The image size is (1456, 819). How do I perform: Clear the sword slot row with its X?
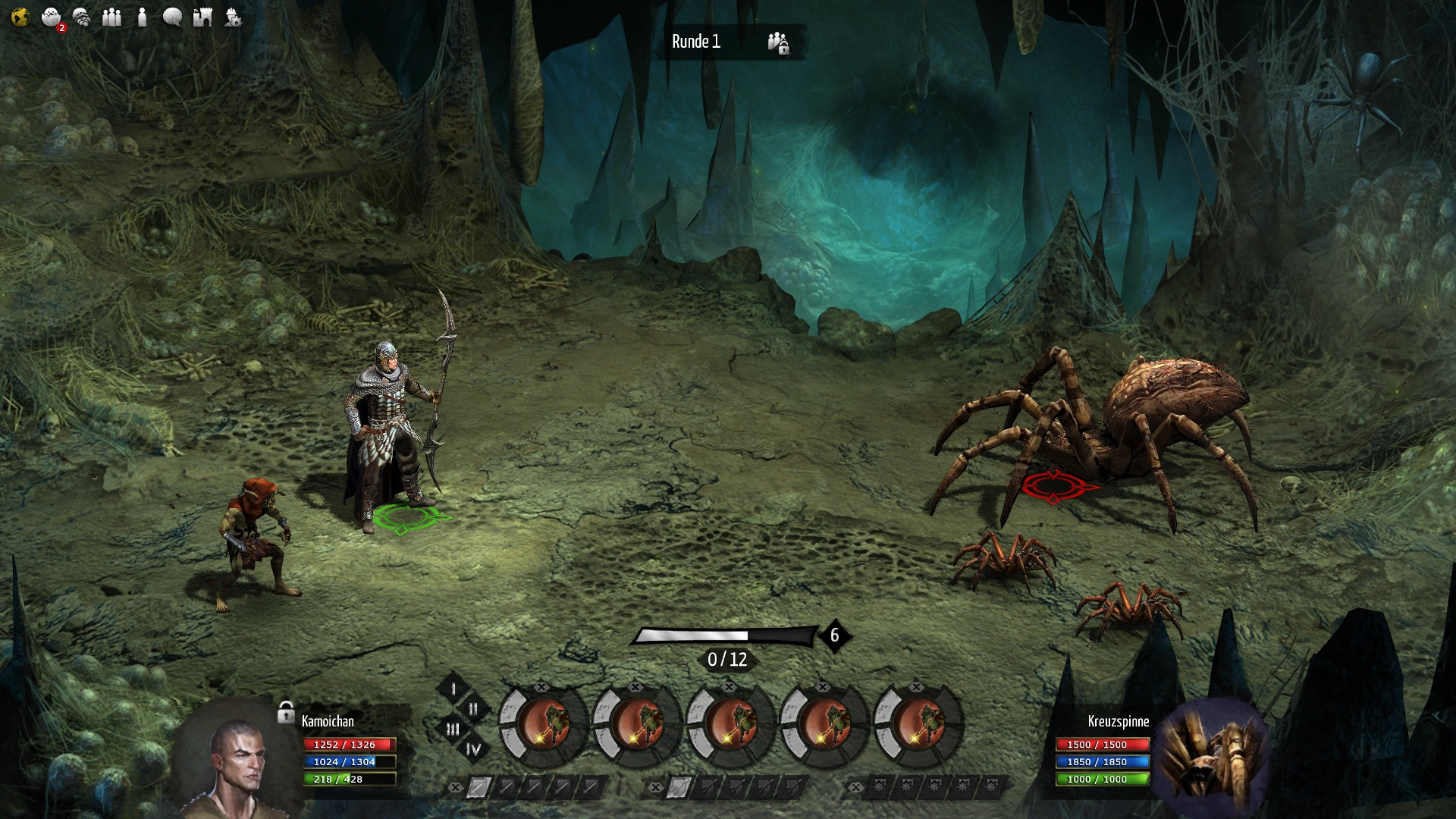[x=455, y=788]
